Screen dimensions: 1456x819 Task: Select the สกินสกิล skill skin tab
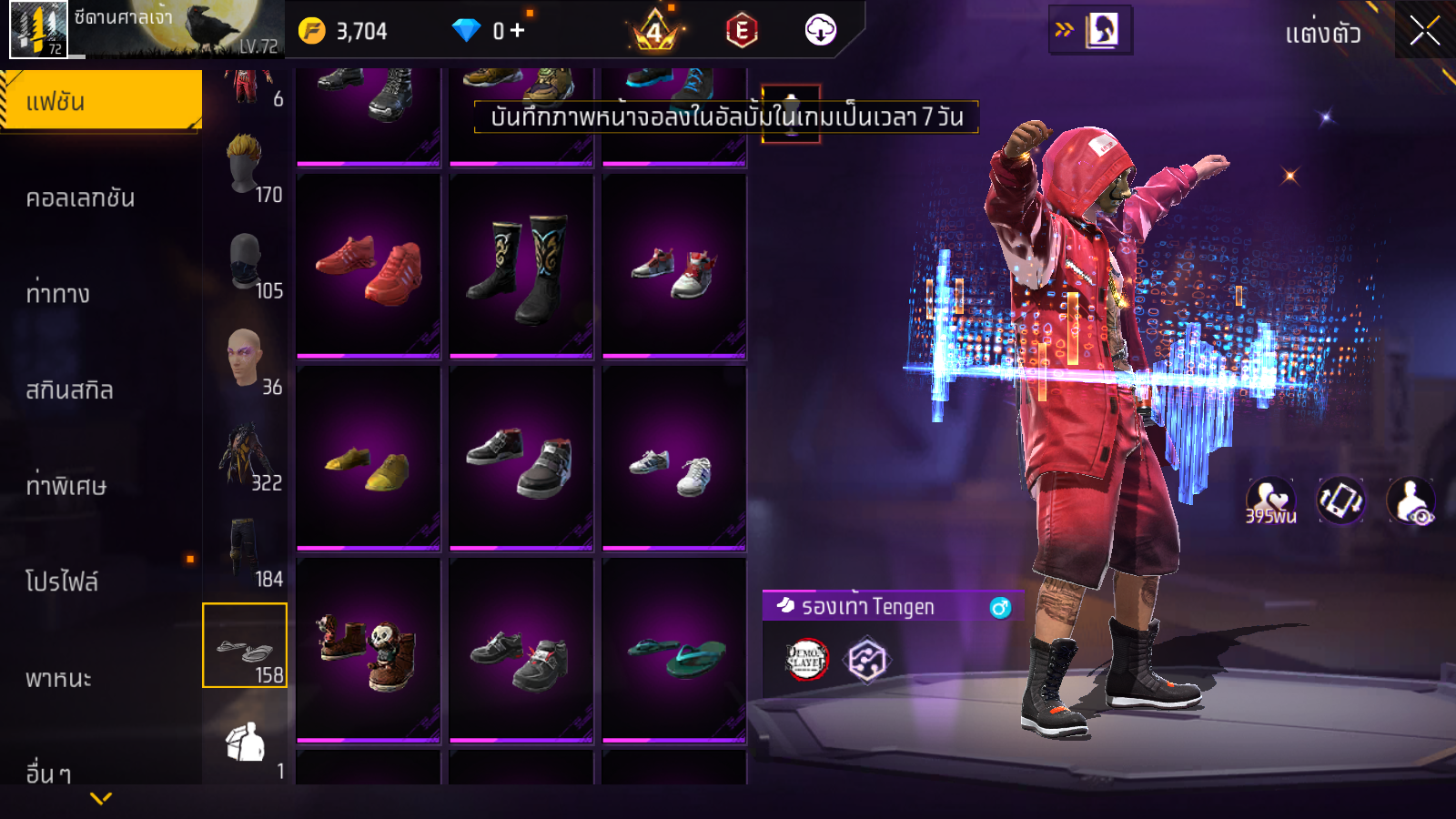[x=69, y=390]
